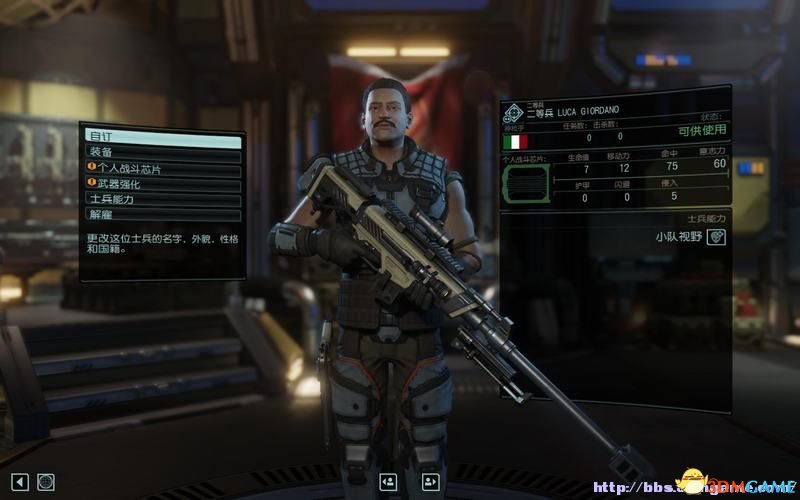Screen dimensions: 800x500
Task: Click the back arrow button
Action: (x=21, y=482)
